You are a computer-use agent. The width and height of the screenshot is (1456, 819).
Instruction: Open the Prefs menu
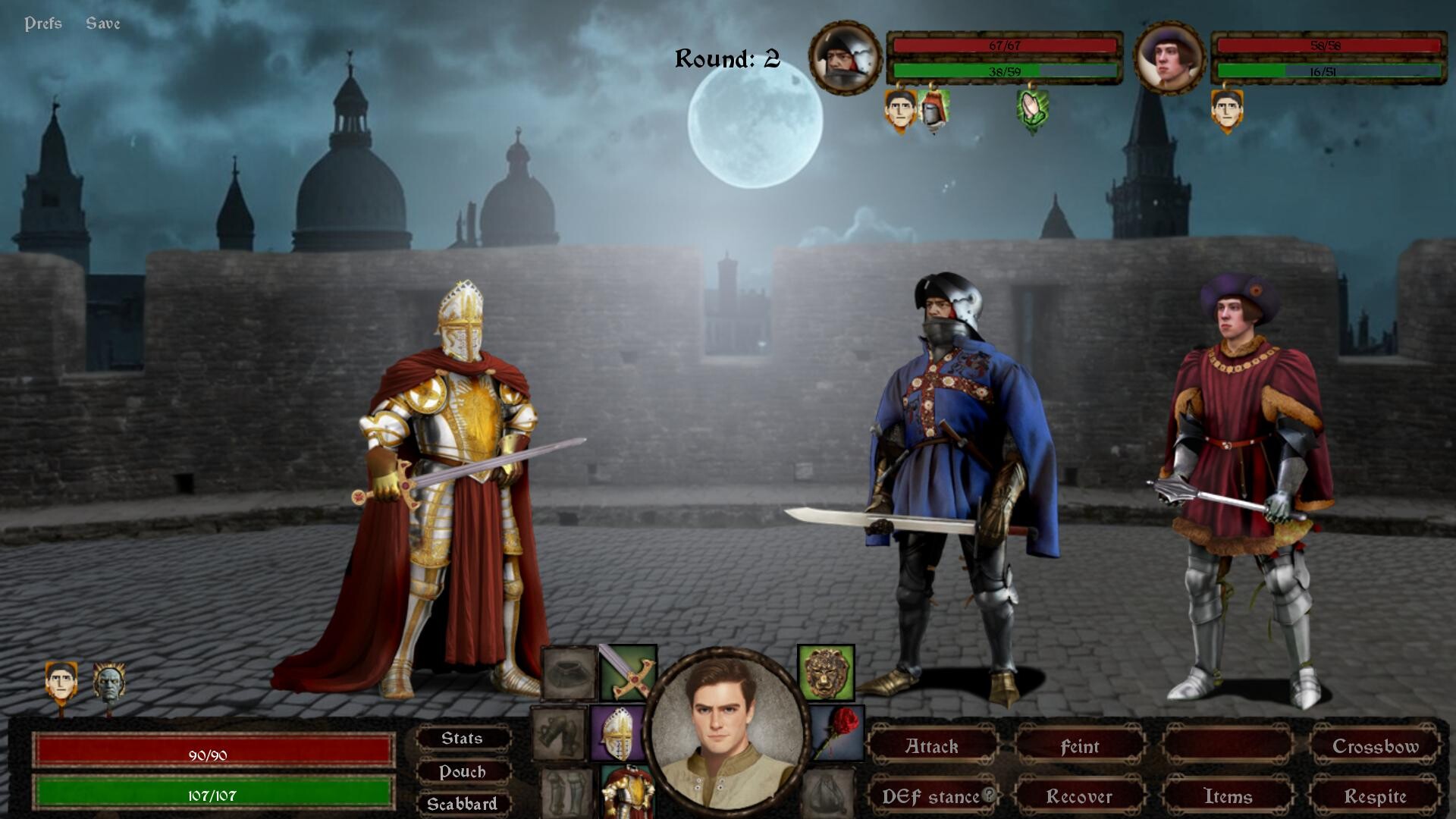click(43, 23)
